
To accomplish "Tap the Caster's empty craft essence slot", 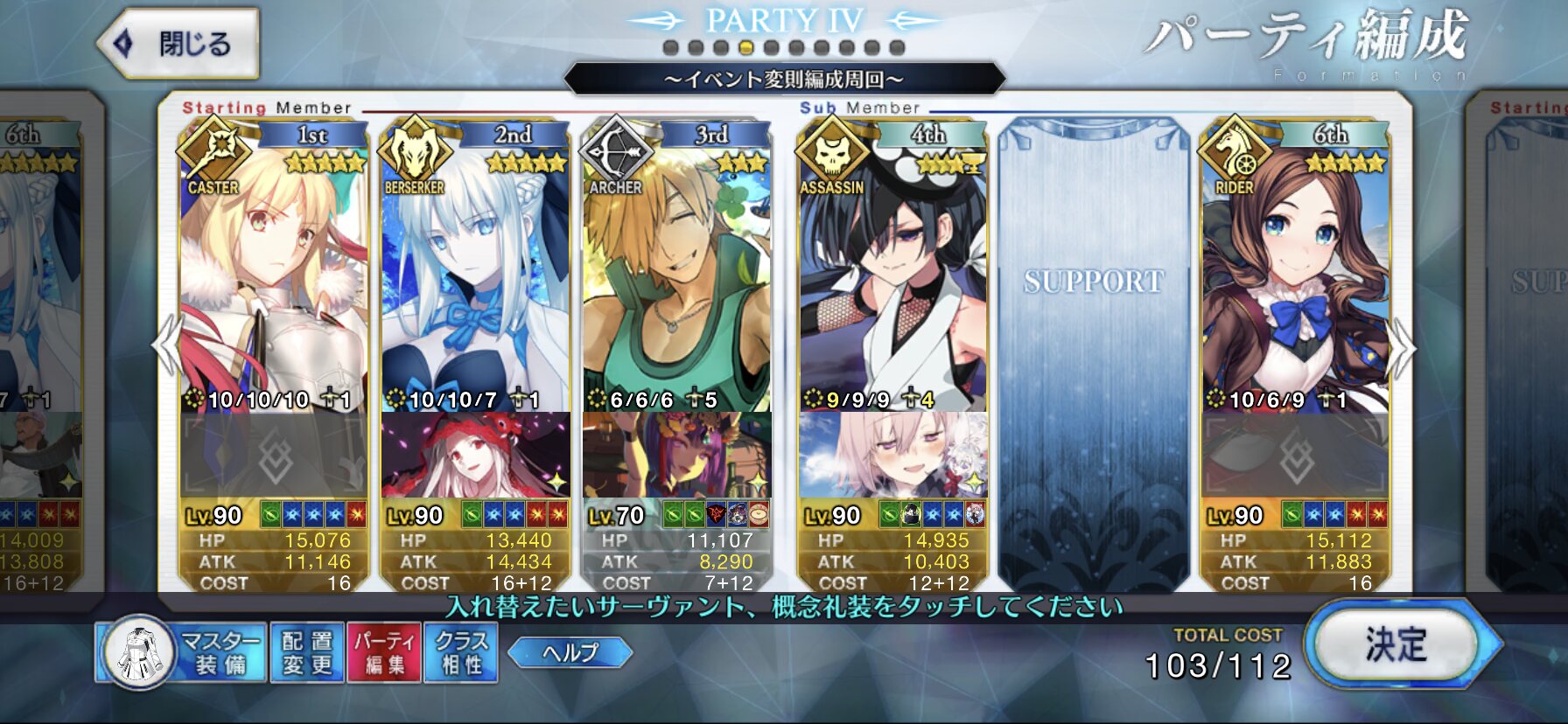I will [x=273, y=456].
